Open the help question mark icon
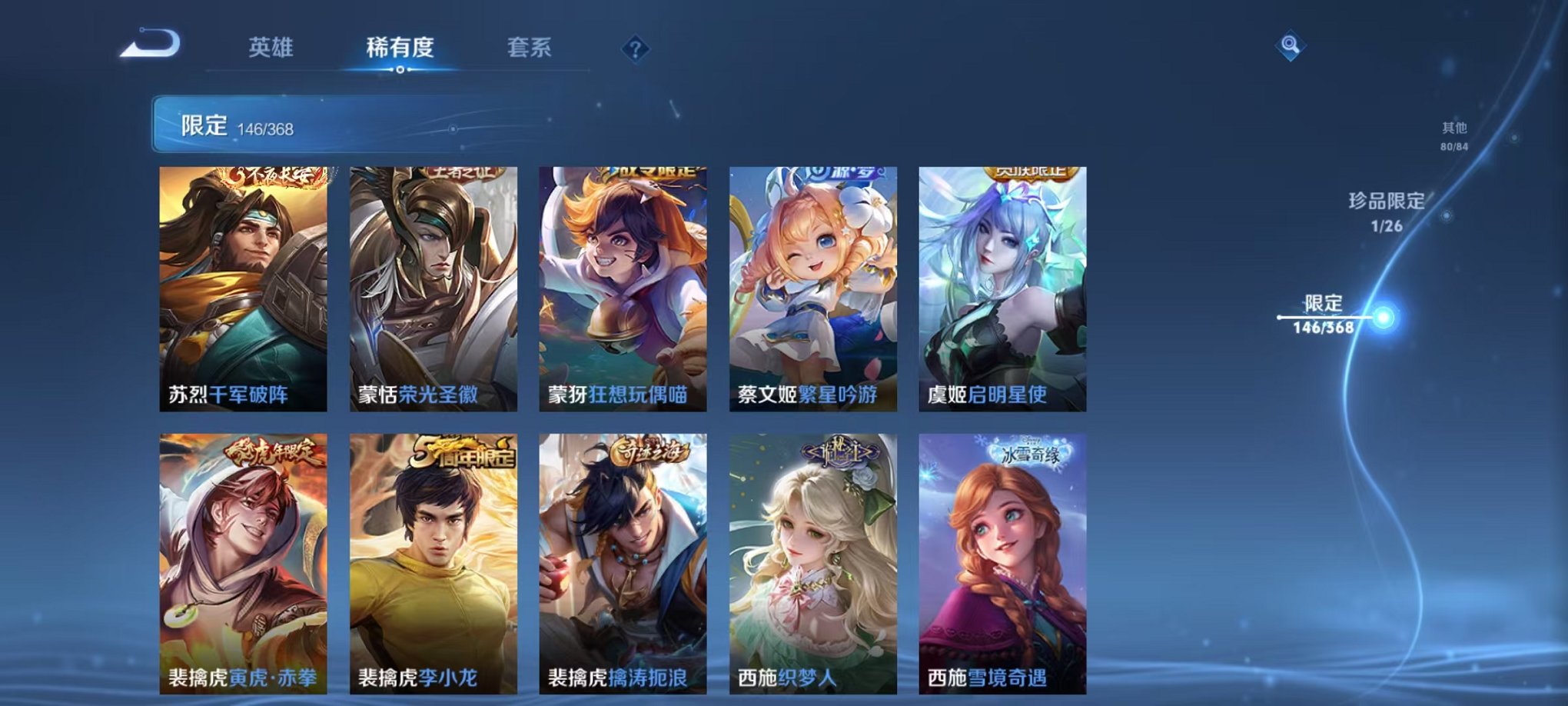 [x=634, y=48]
